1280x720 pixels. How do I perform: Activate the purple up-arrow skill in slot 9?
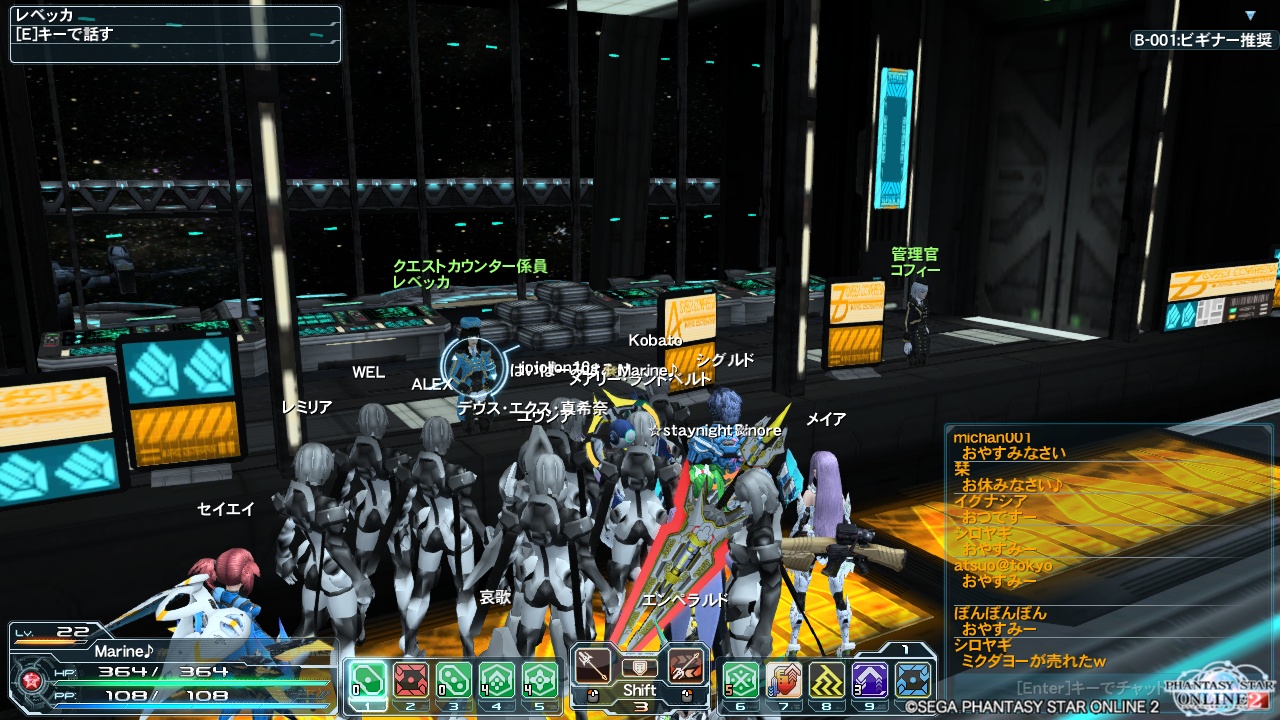[870, 680]
